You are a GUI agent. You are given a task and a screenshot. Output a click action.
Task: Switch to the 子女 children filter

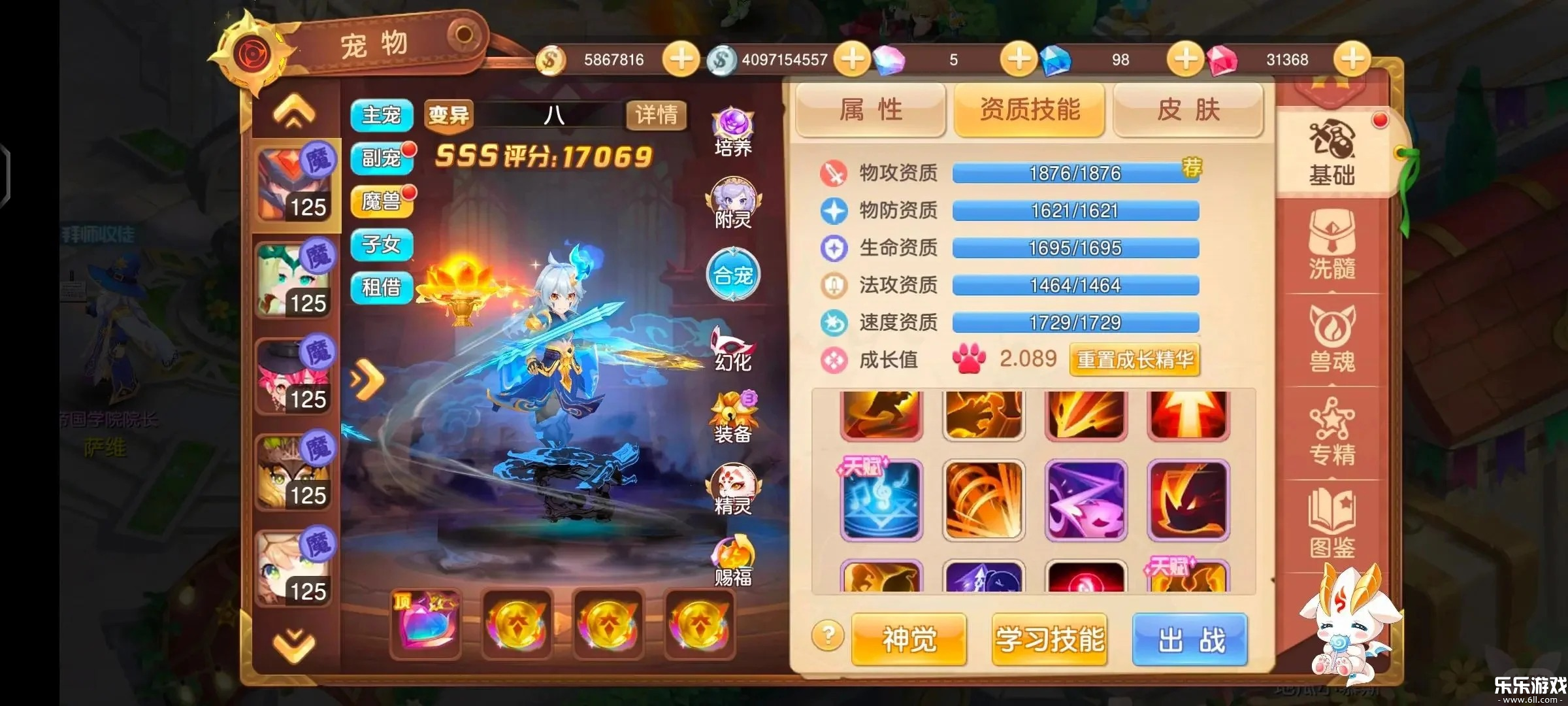tap(382, 245)
